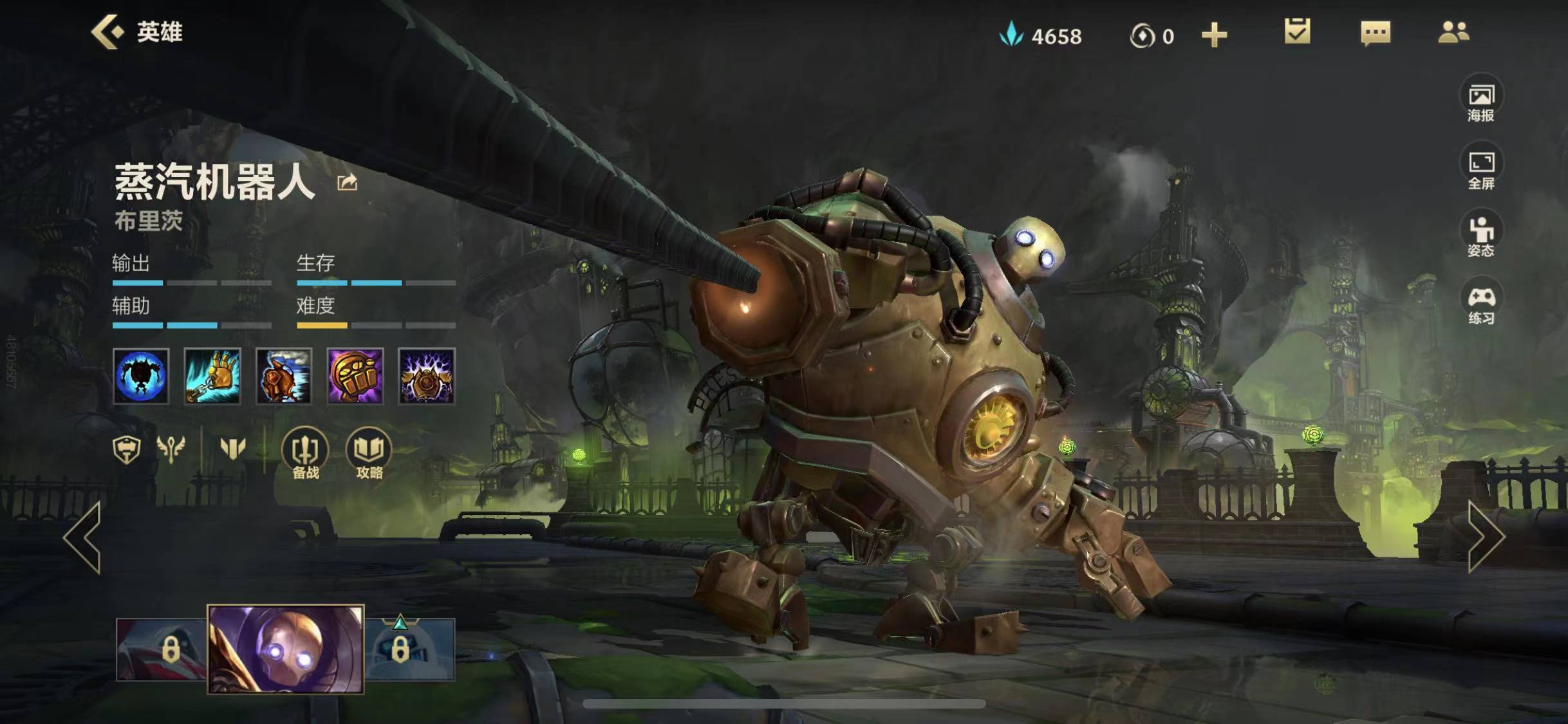This screenshot has width=1568, height=724.
Task: Switch to fullscreen view (全屏)
Action: click(x=1480, y=169)
